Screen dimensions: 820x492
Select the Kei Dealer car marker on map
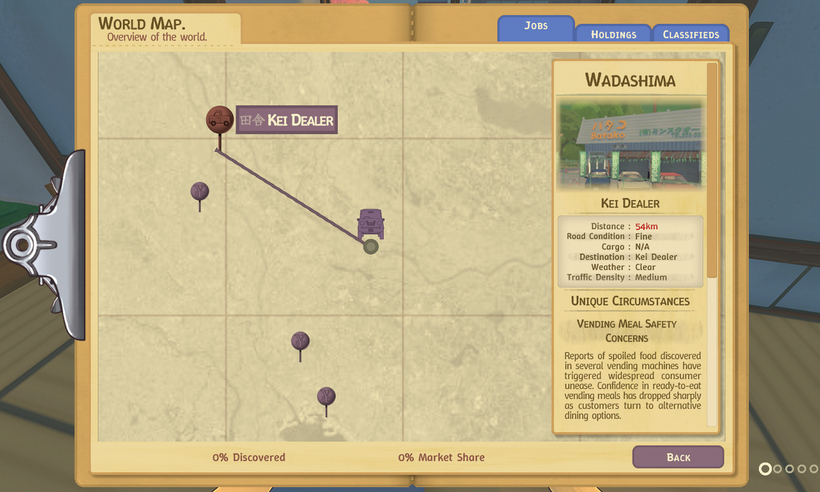click(x=219, y=120)
